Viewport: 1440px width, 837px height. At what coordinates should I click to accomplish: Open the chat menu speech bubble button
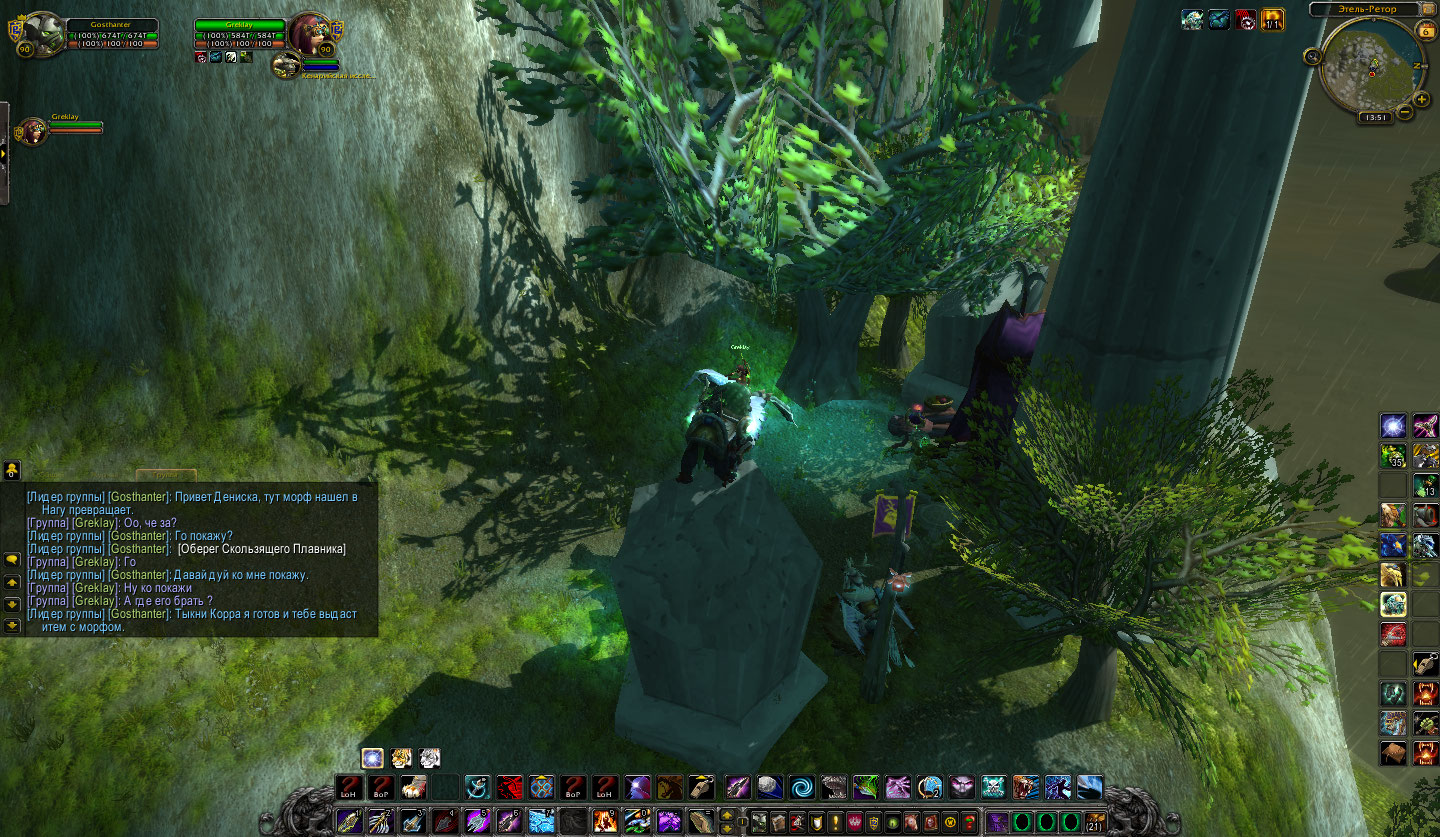click(x=12, y=559)
